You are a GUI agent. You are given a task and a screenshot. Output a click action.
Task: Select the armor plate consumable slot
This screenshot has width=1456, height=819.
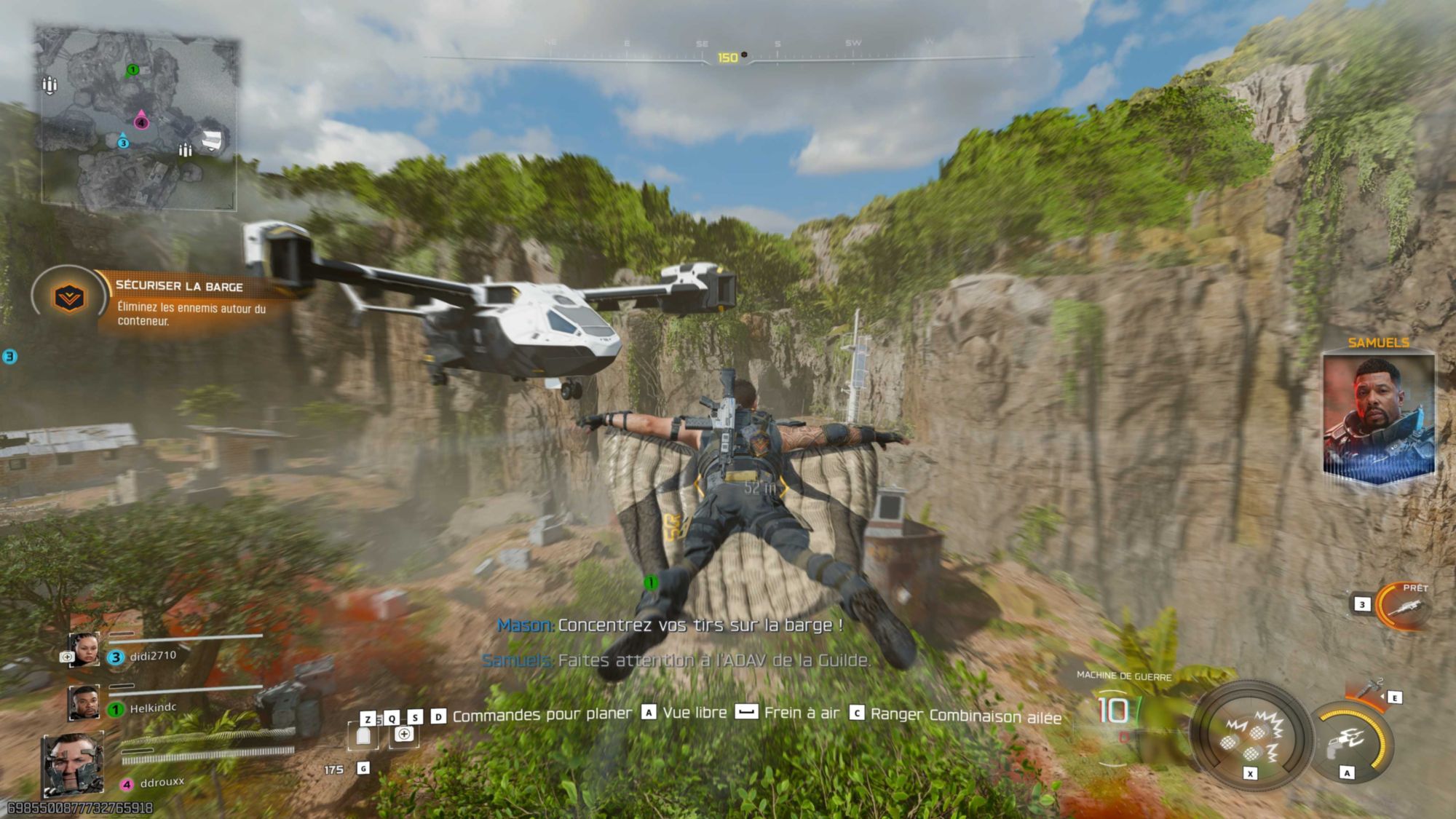pos(363,736)
